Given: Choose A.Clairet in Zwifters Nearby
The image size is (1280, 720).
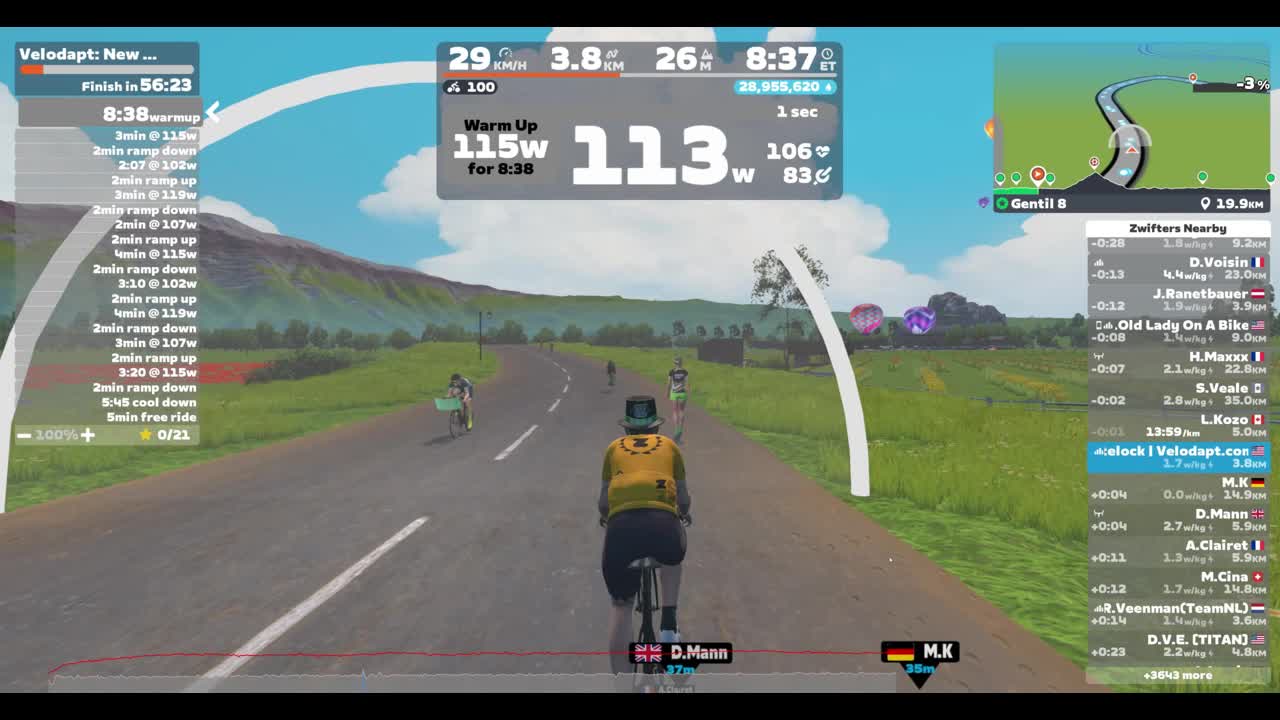Looking at the screenshot, I should point(1178,551).
